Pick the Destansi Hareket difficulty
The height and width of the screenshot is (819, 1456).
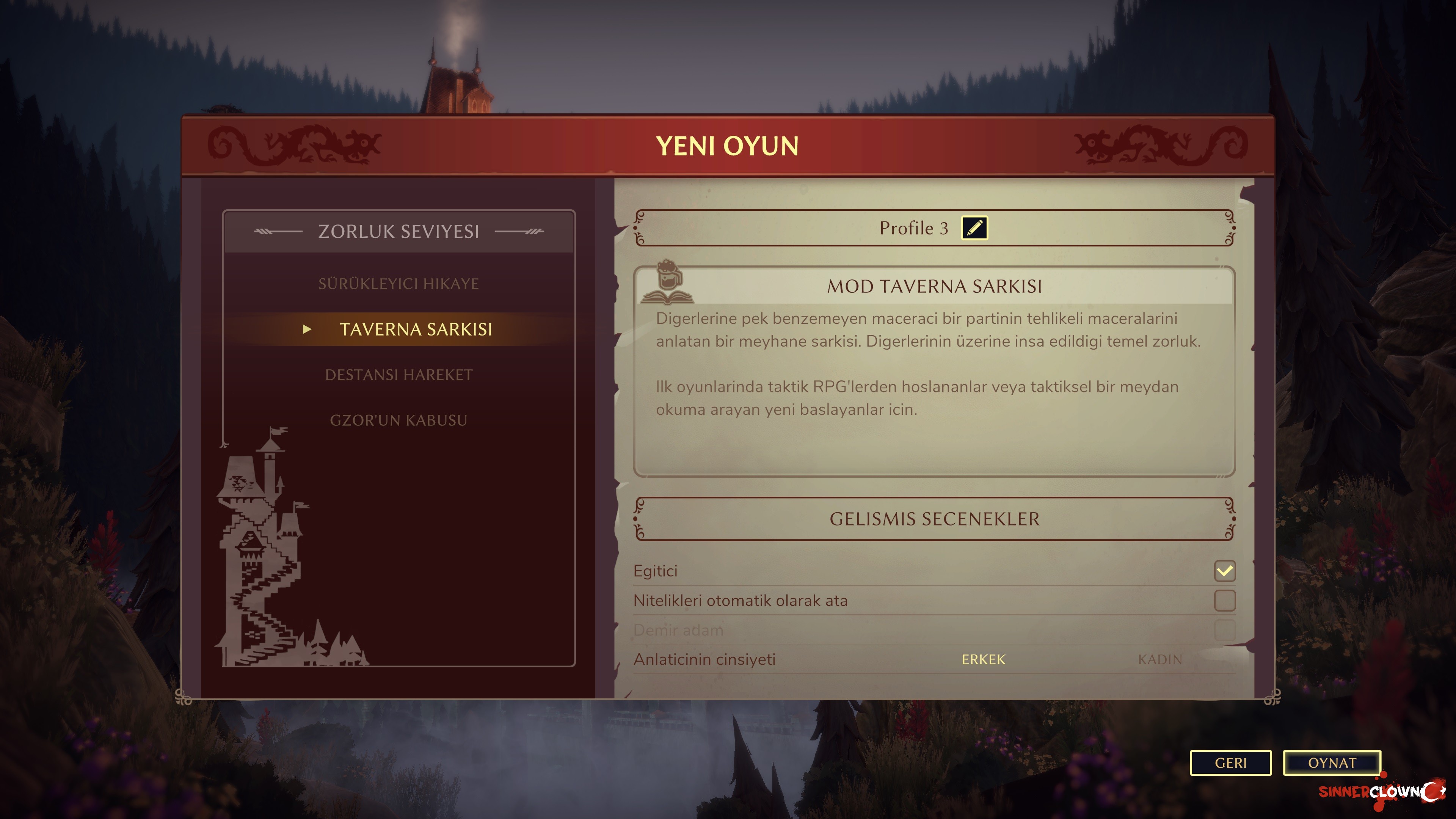click(x=399, y=375)
